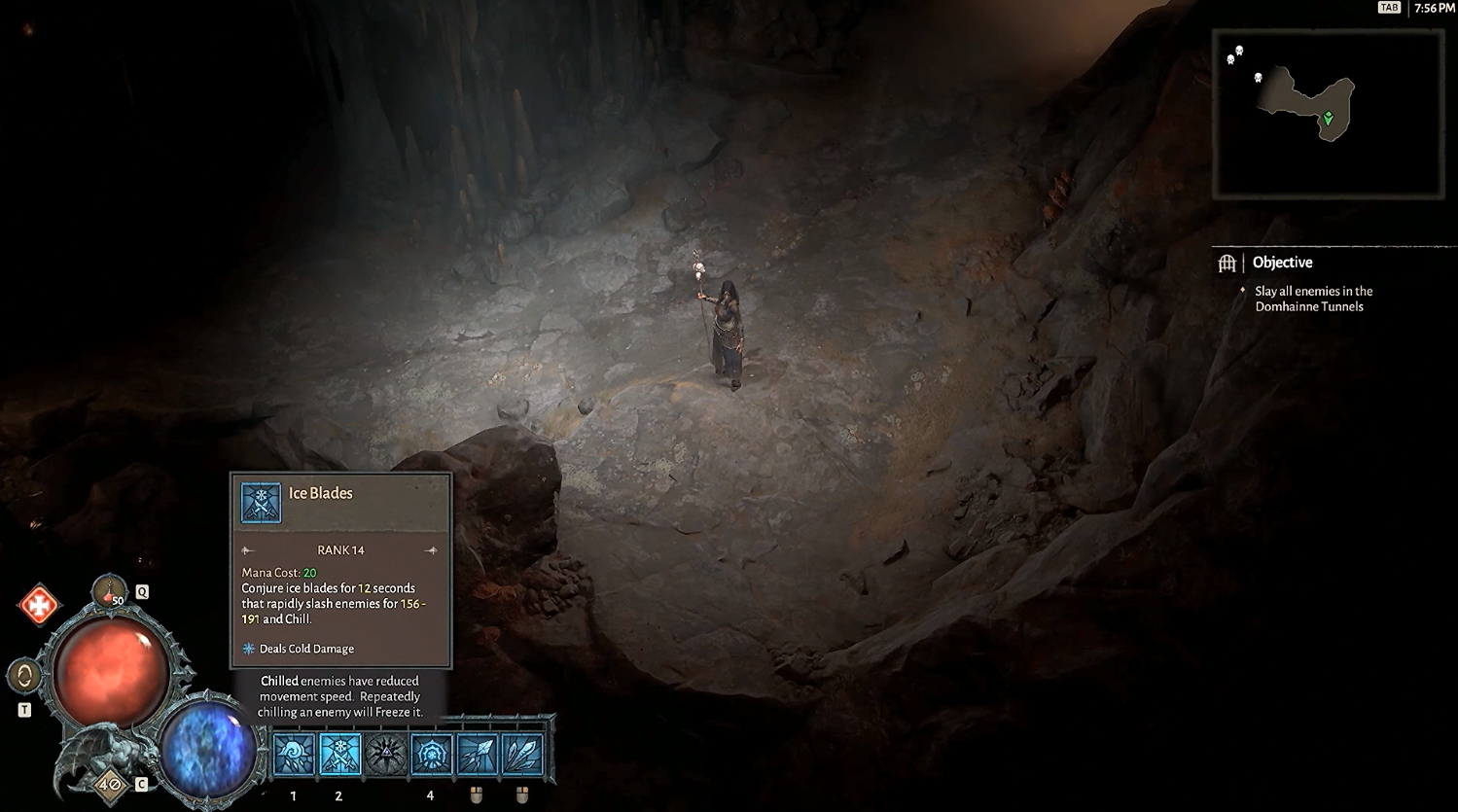Drink the health potion
The image size is (1458, 812).
tap(110, 590)
